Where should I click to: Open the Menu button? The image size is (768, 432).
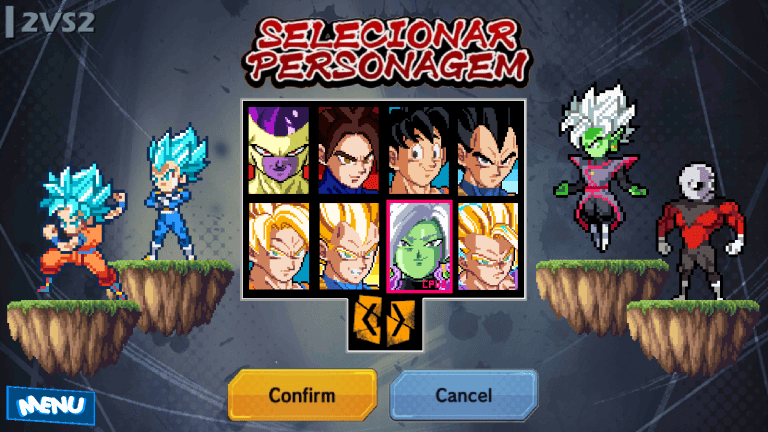tap(50, 406)
